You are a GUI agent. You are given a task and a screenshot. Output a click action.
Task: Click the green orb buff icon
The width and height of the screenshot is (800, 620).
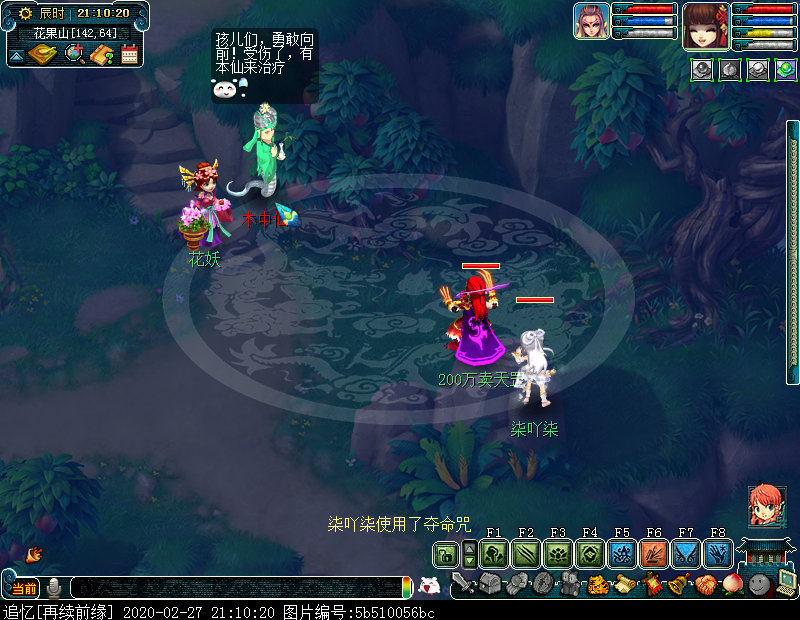pyautogui.click(x=784, y=69)
